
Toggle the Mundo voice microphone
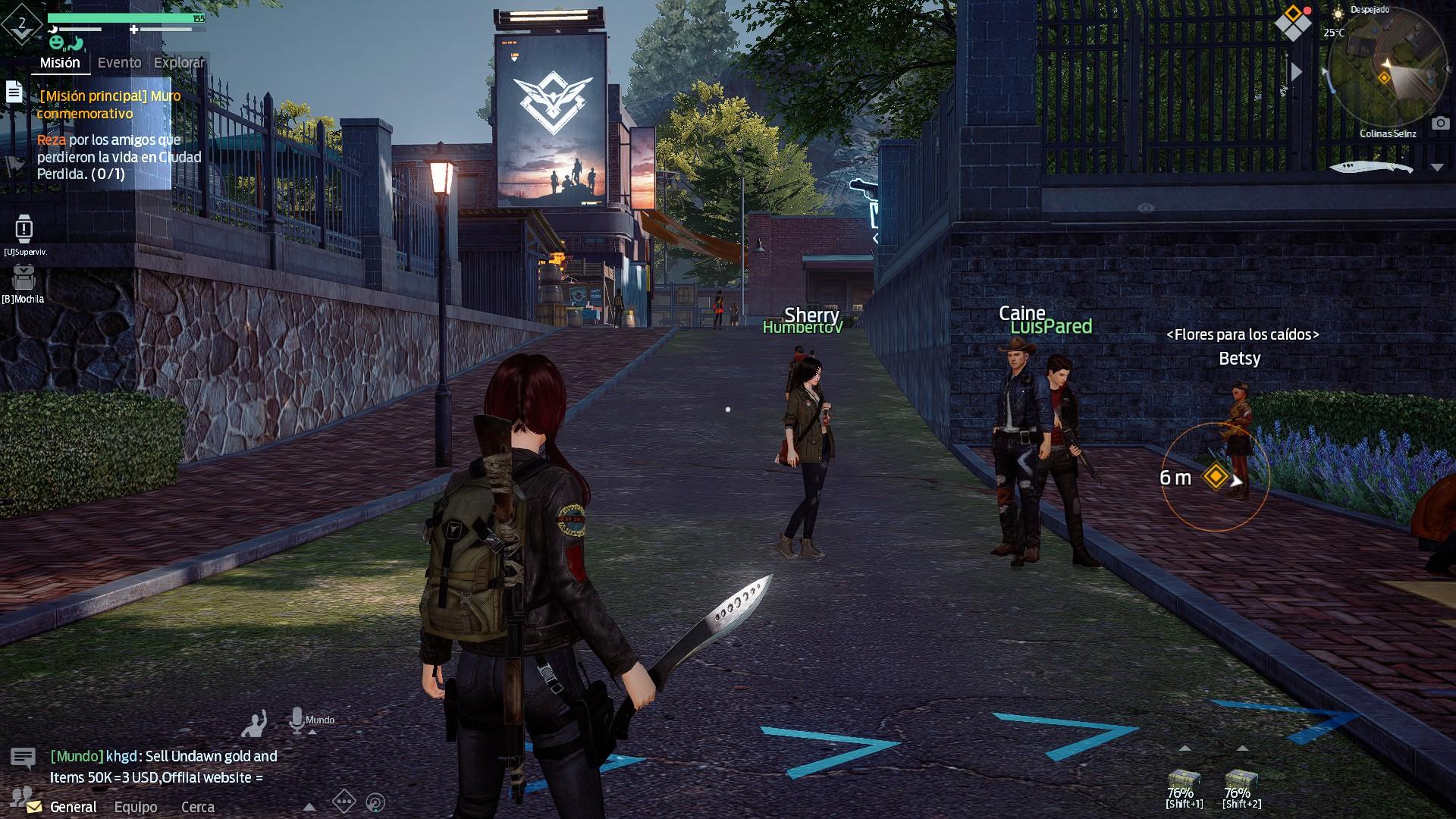297,720
